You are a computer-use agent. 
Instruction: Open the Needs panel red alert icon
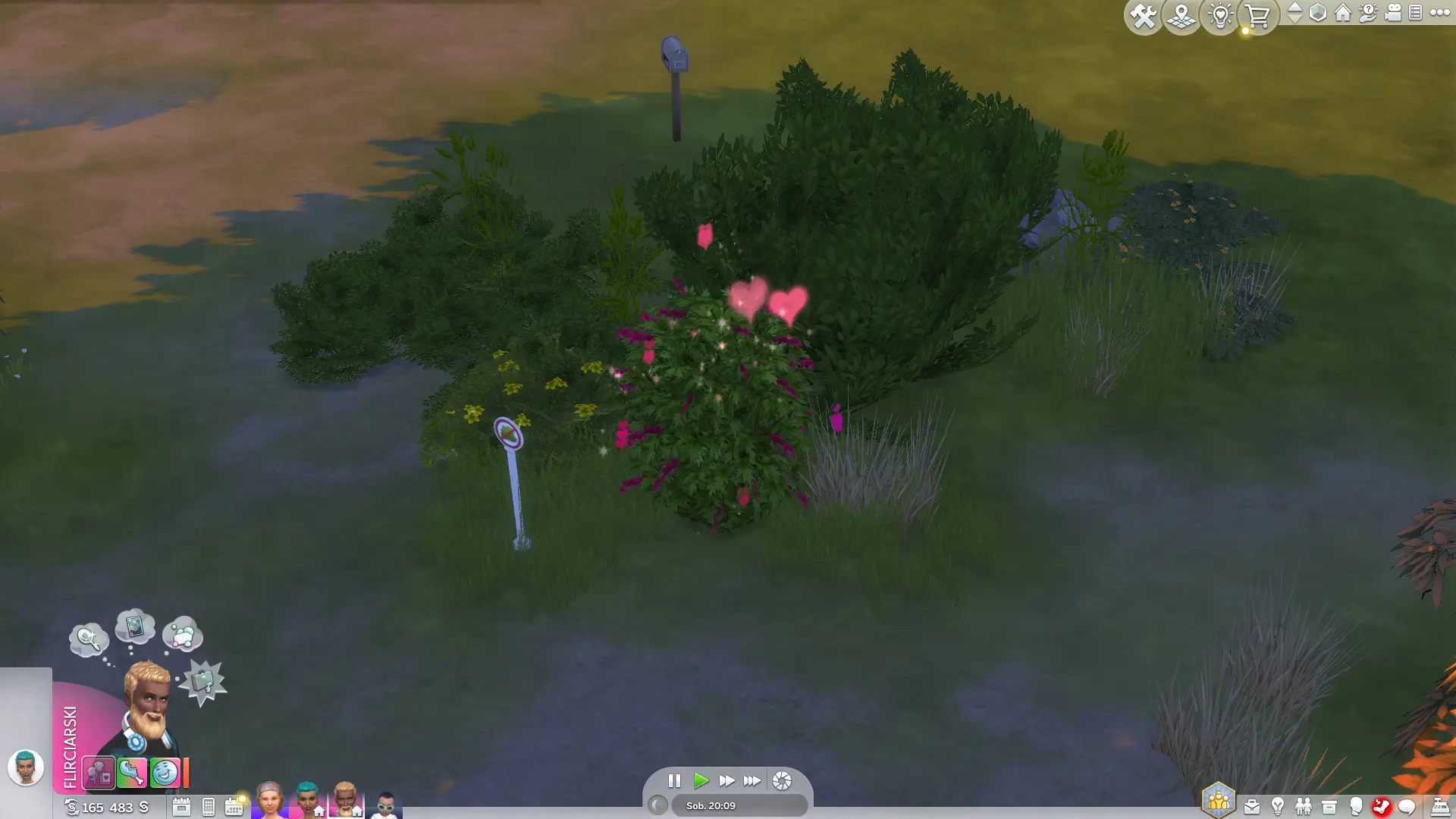[x=1381, y=806]
